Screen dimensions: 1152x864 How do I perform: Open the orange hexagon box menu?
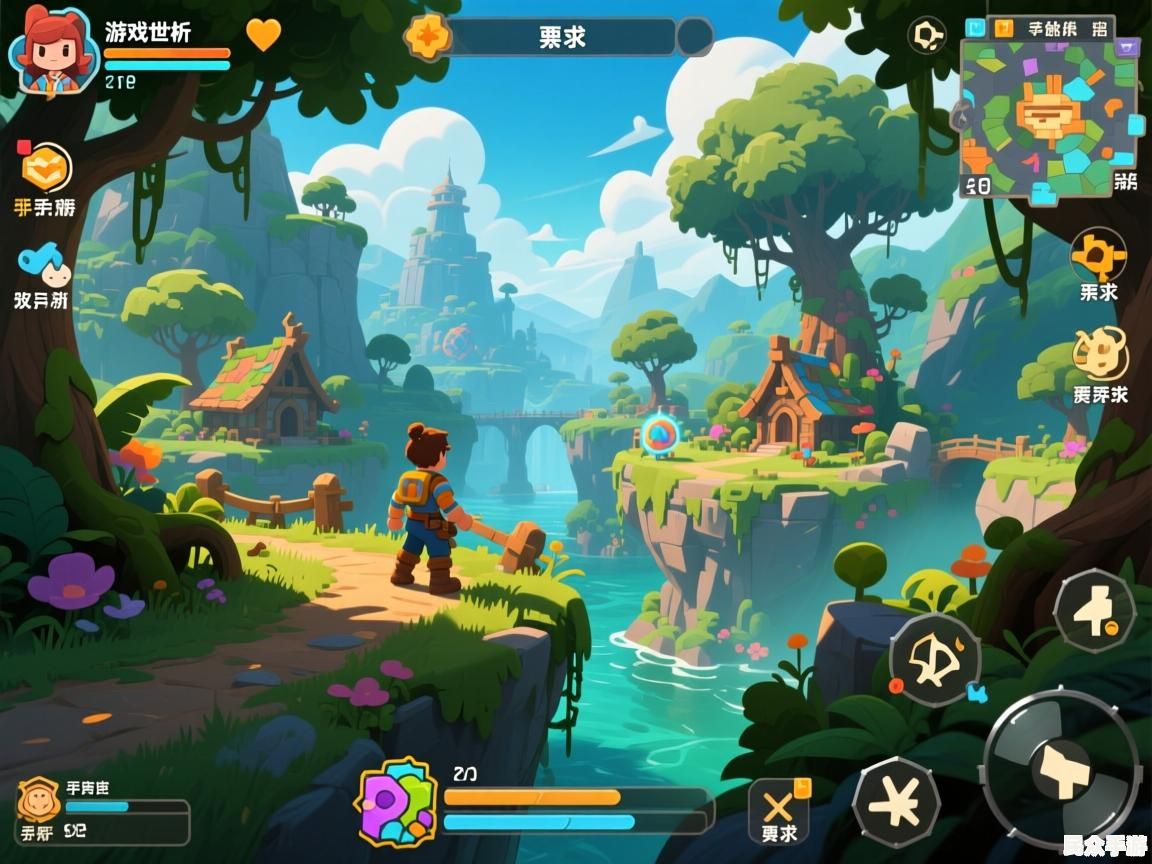click(x=46, y=168)
